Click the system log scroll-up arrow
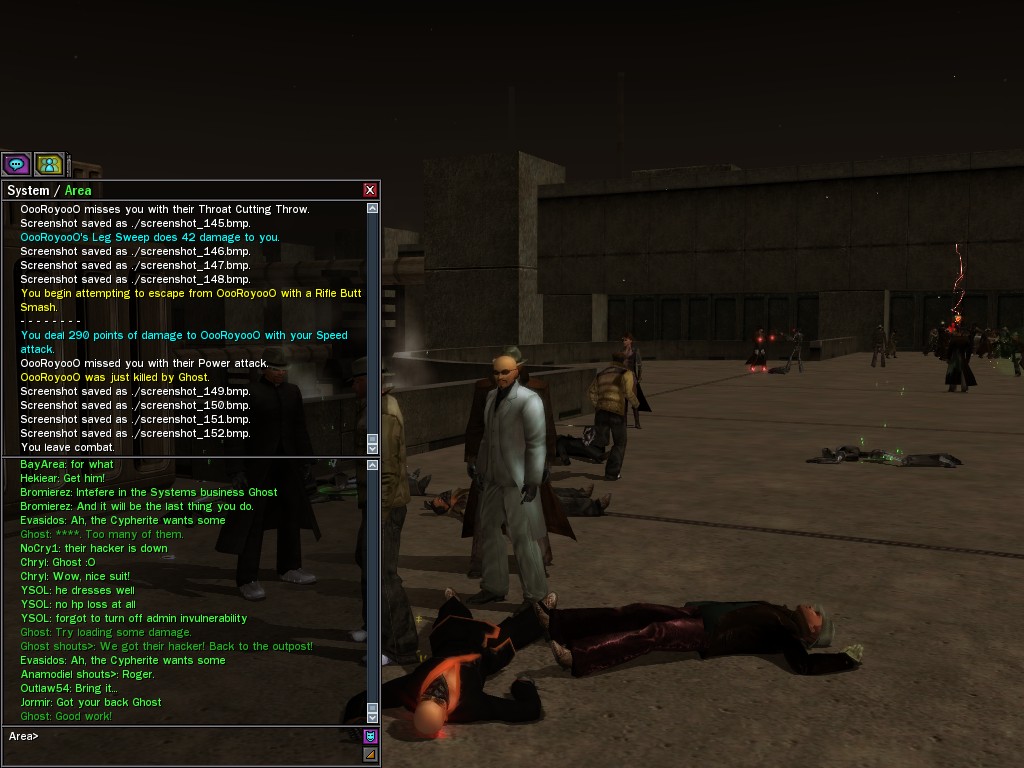 coord(373,209)
